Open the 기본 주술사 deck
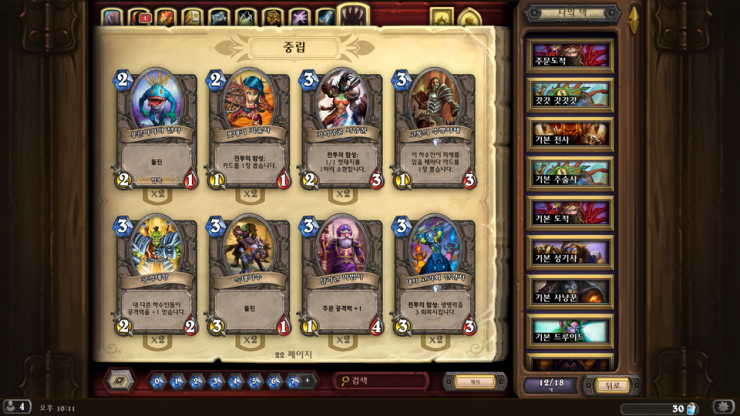Screen dimensions: 740x416 click(x=570, y=173)
